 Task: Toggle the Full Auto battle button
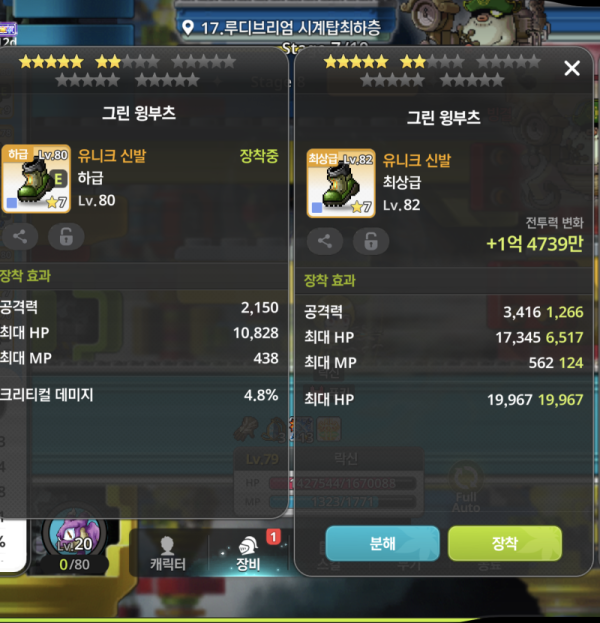pyautogui.click(x=464, y=490)
